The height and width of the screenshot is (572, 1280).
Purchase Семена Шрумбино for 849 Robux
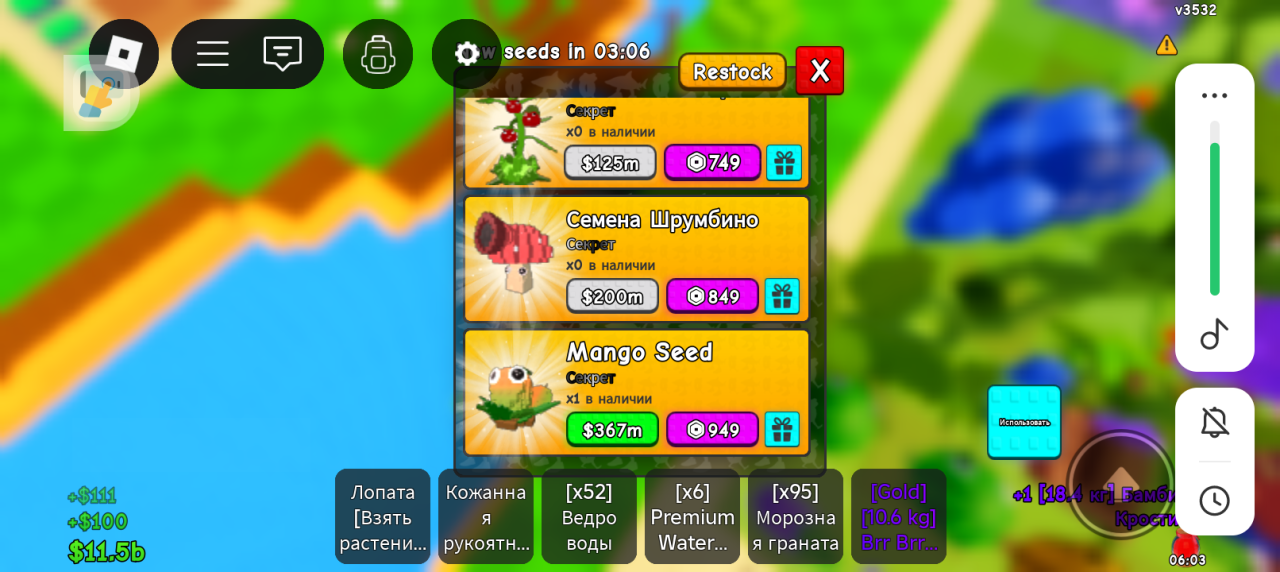712,296
